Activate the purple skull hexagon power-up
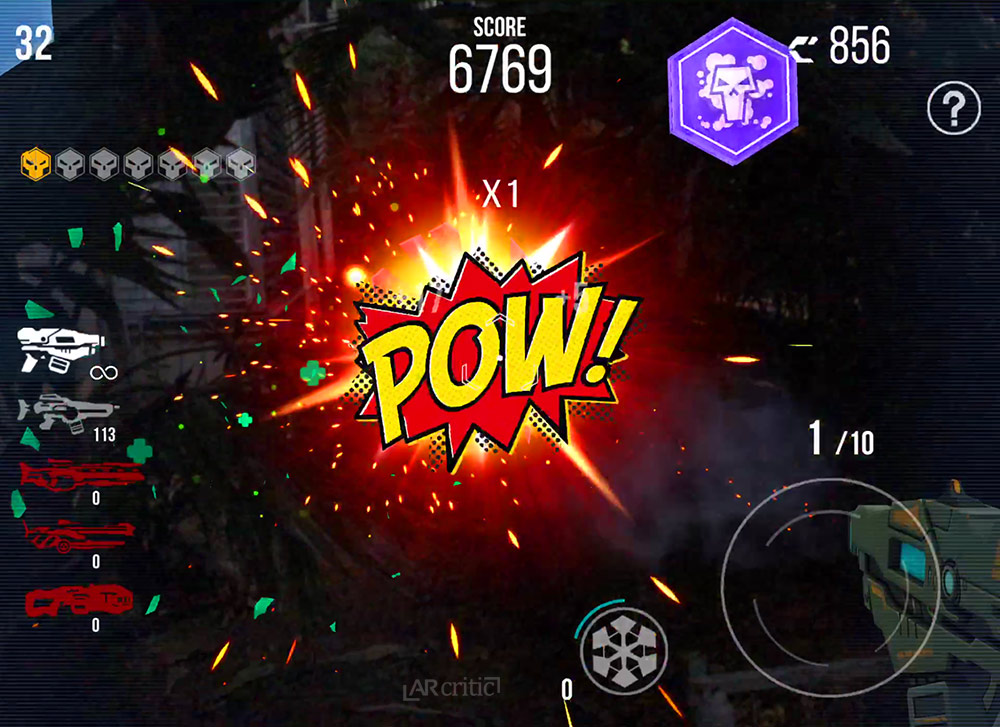This screenshot has height=727, width=1000. (728, 89)
